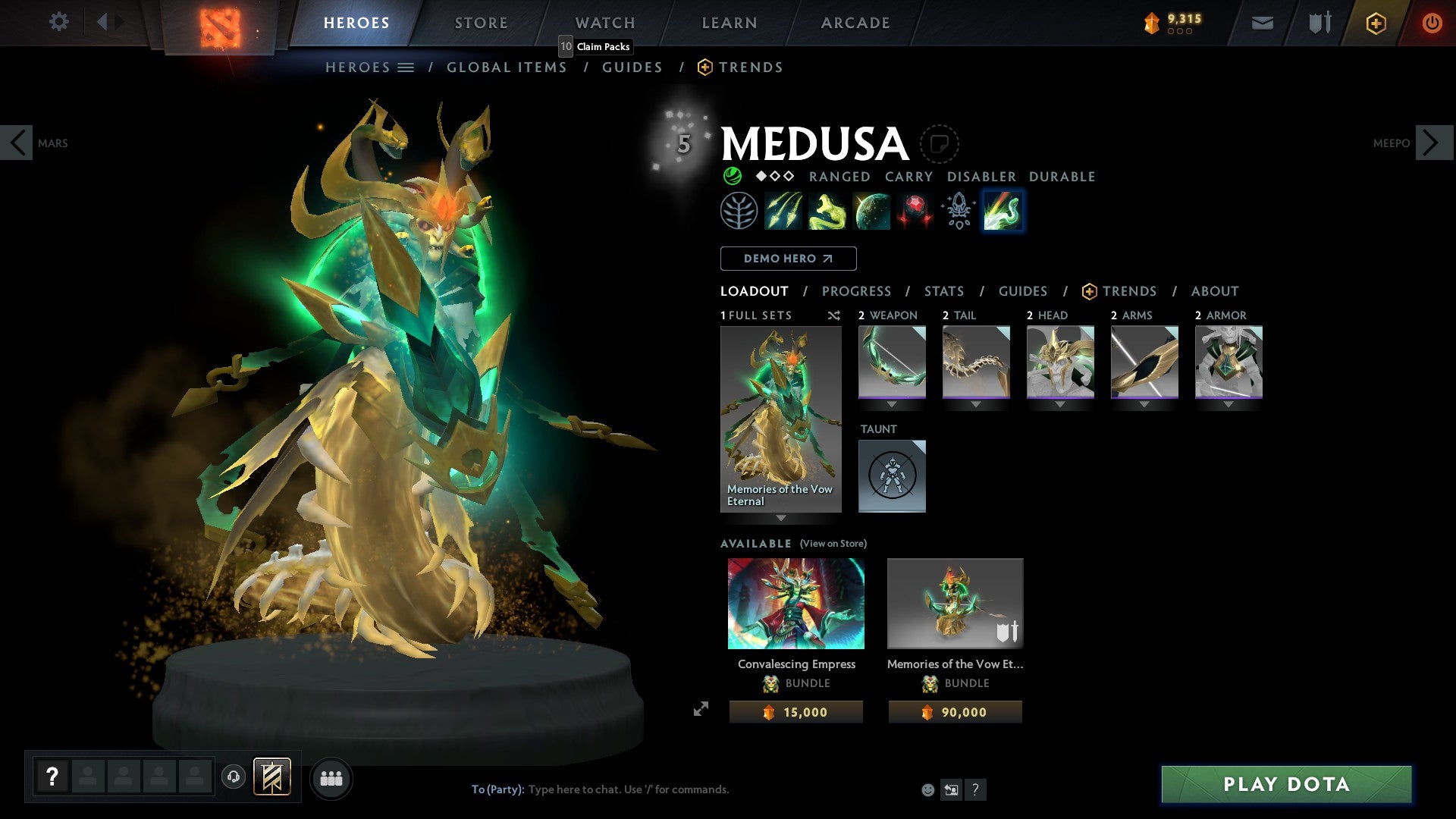Open the Heroes hamburger menu
1456x819 pixels.
(406, 67)
